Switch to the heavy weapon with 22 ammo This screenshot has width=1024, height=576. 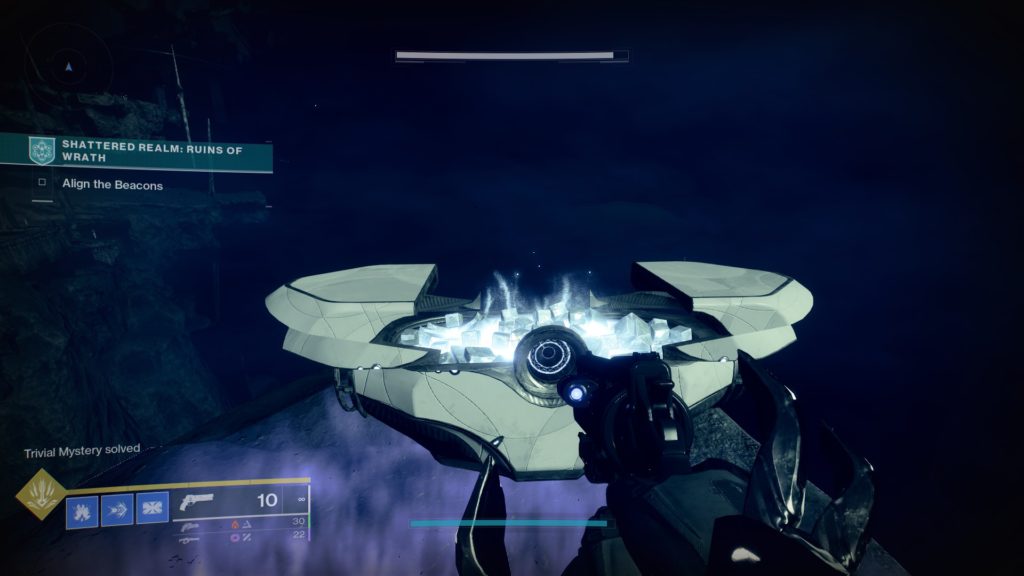click(x=192, y=538)
